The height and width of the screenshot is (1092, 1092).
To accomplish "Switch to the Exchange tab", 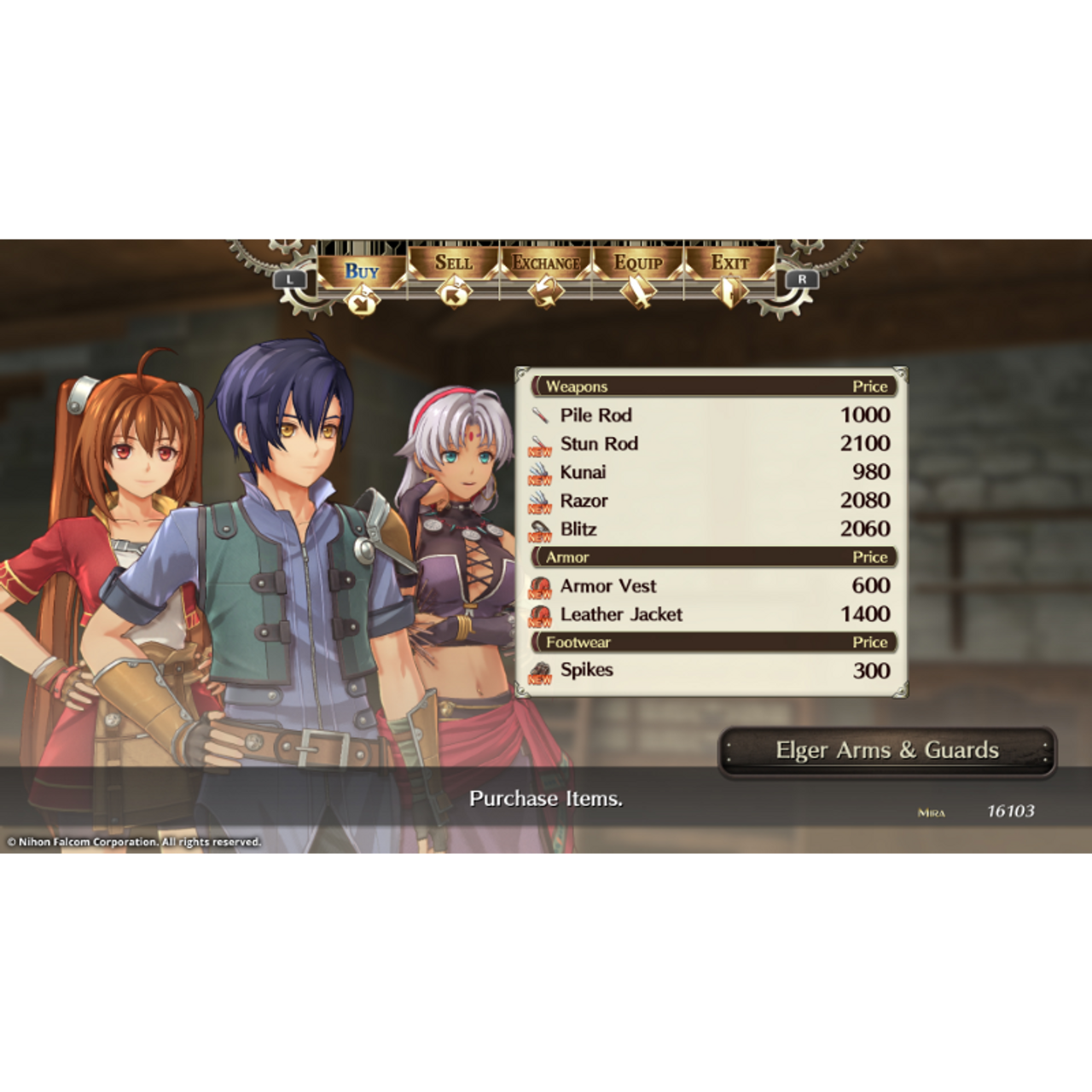I will 547,263.
